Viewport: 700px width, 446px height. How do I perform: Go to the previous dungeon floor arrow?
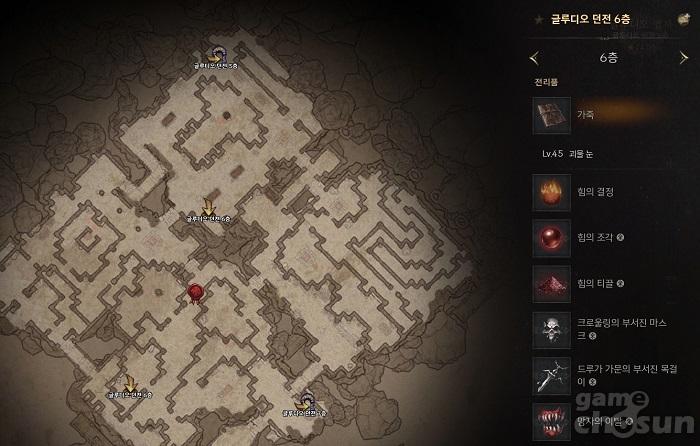click(x=534, y=58)
